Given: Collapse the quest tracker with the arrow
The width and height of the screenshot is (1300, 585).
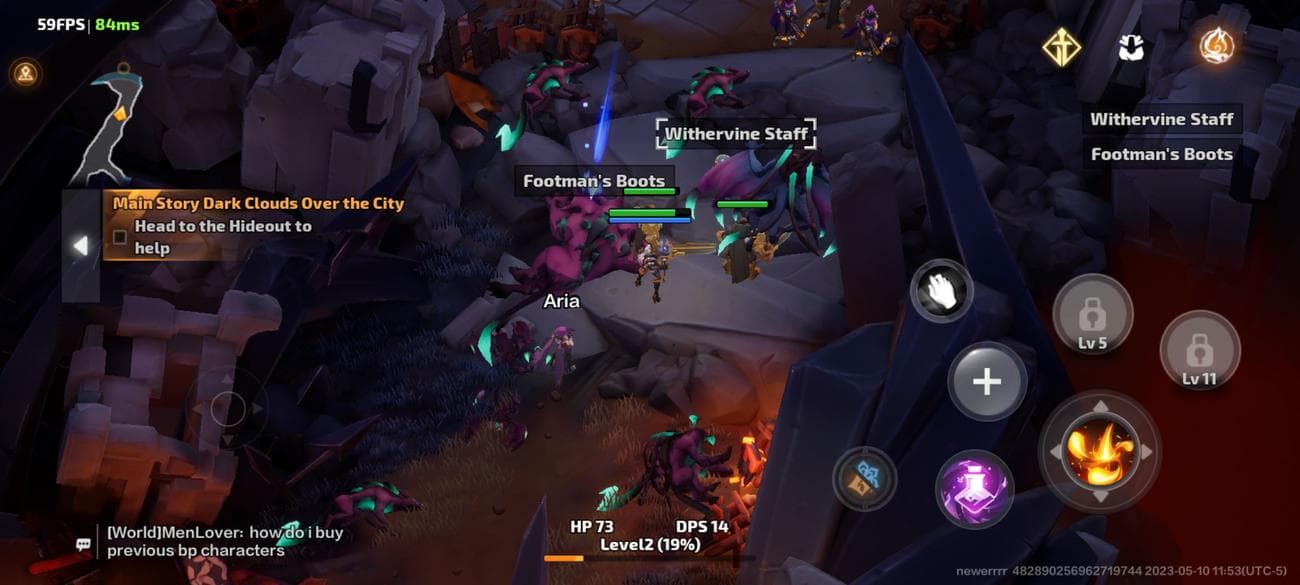Looking at the screenshot, I should click(81, 245).
